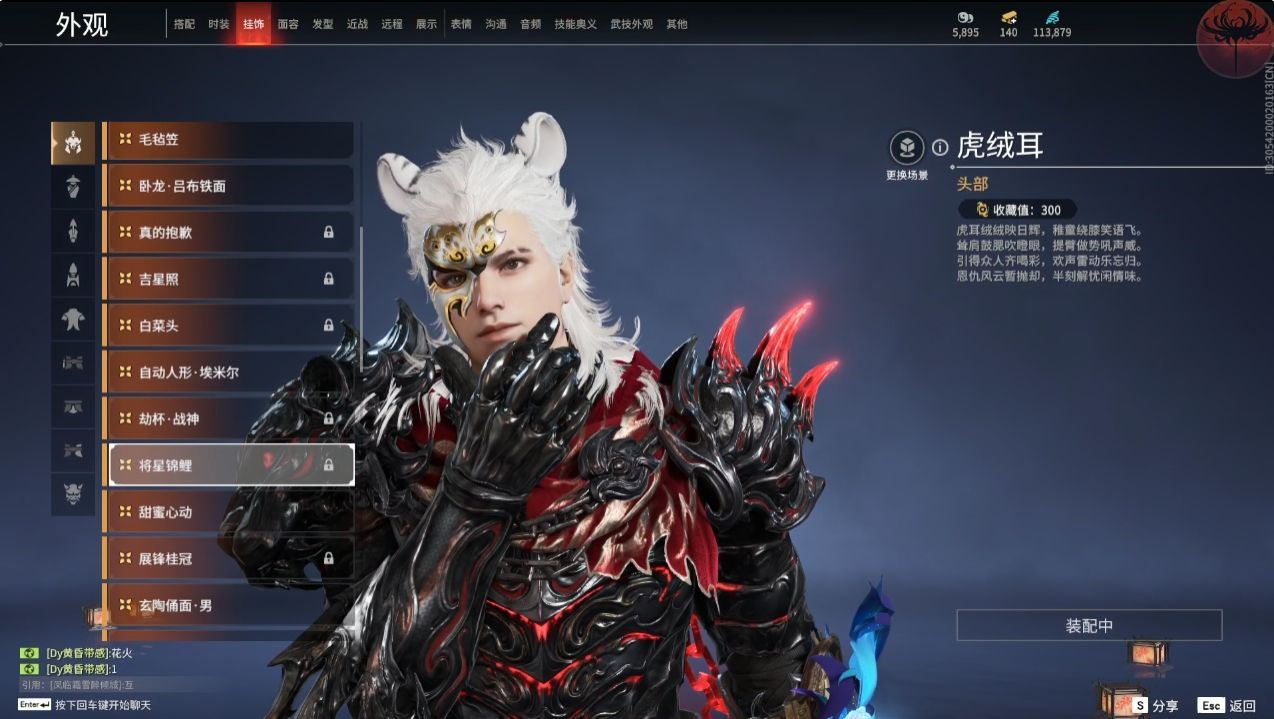Image resolution: width=1274 pixels, height=719 pixels.
Task: Select the 武技外观 tab
Action: tap(631, 24)
